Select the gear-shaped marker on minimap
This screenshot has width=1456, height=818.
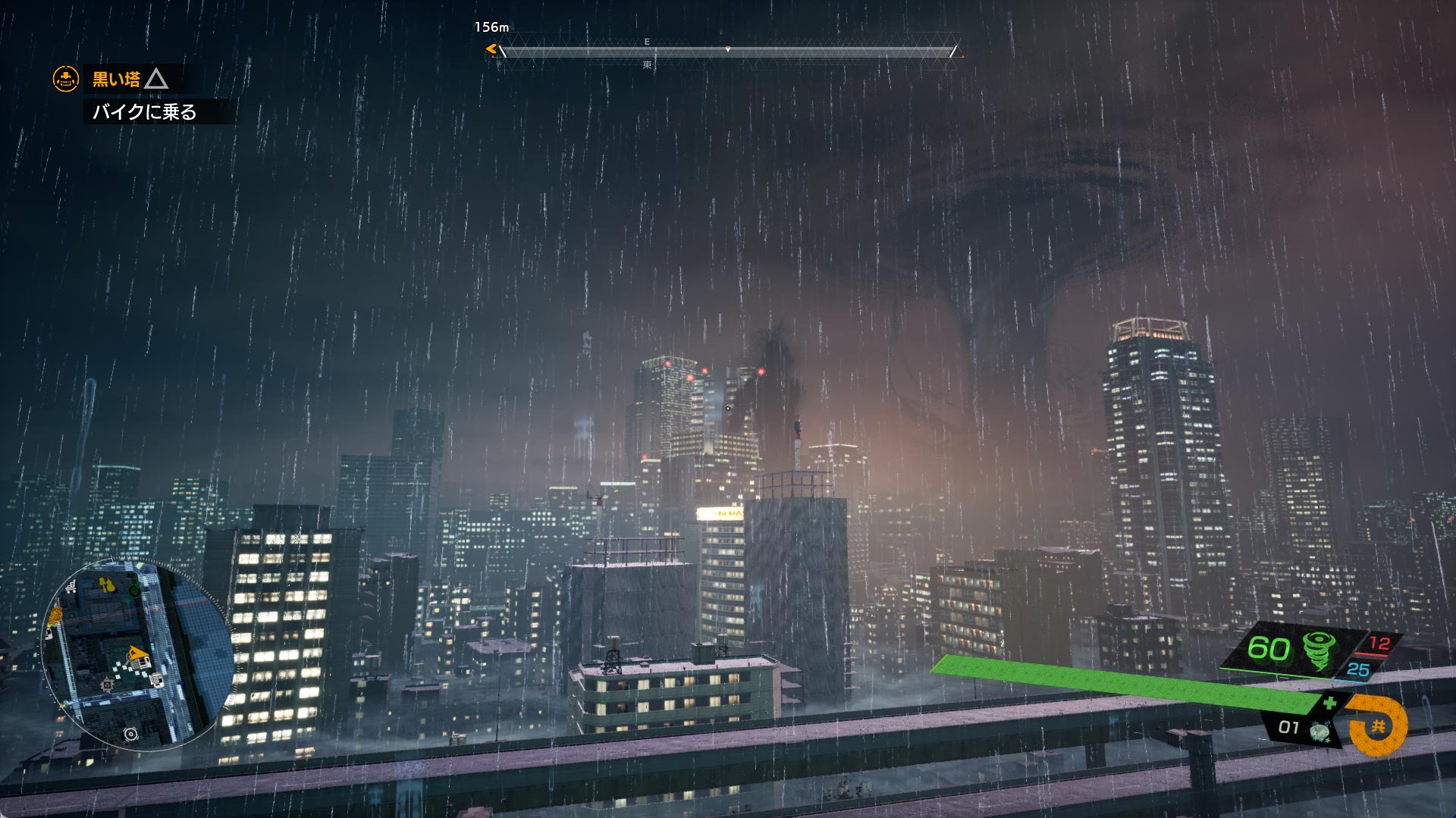click(x=108, y=685)
